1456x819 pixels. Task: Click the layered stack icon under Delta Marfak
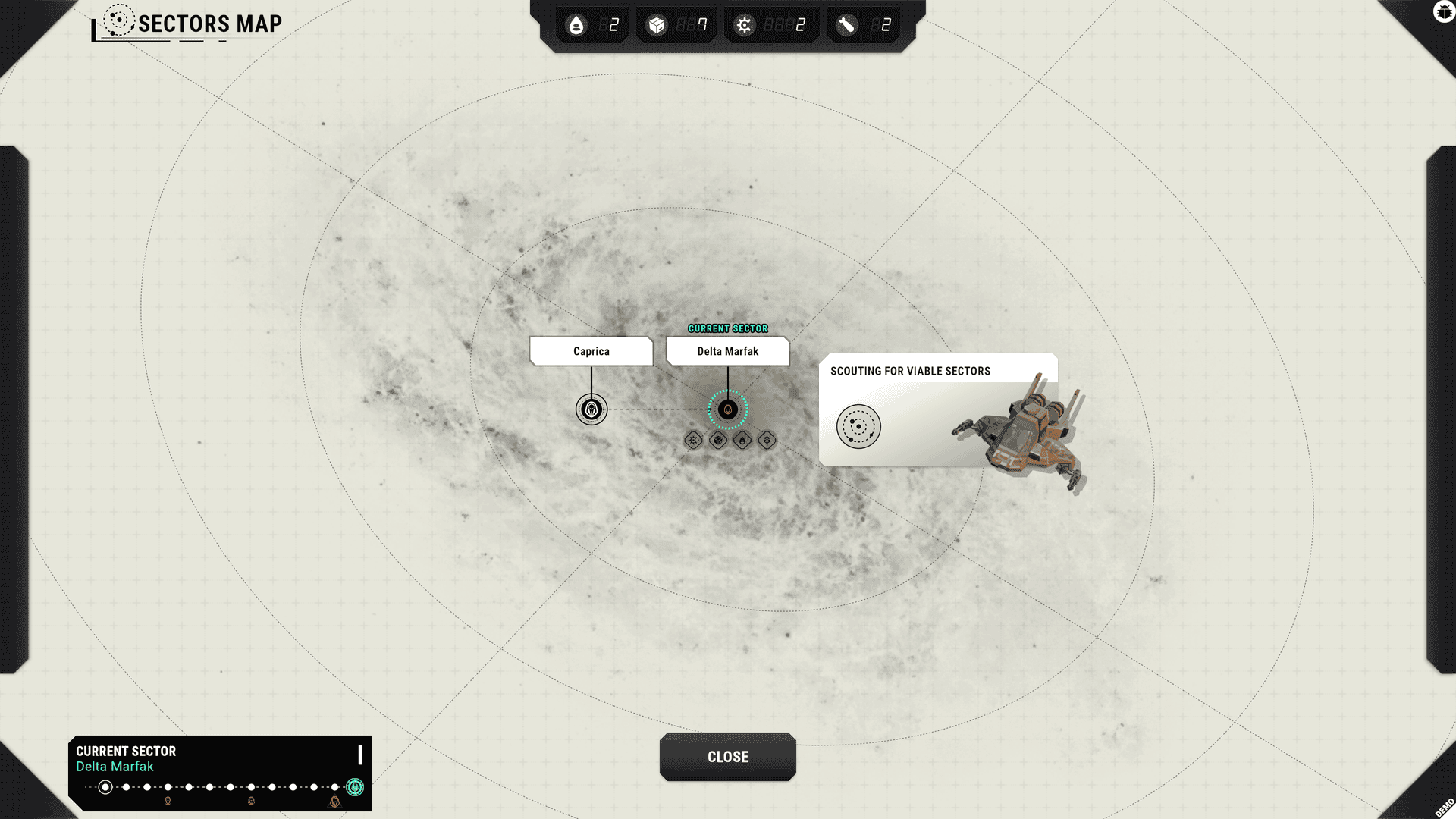(766, 438)
